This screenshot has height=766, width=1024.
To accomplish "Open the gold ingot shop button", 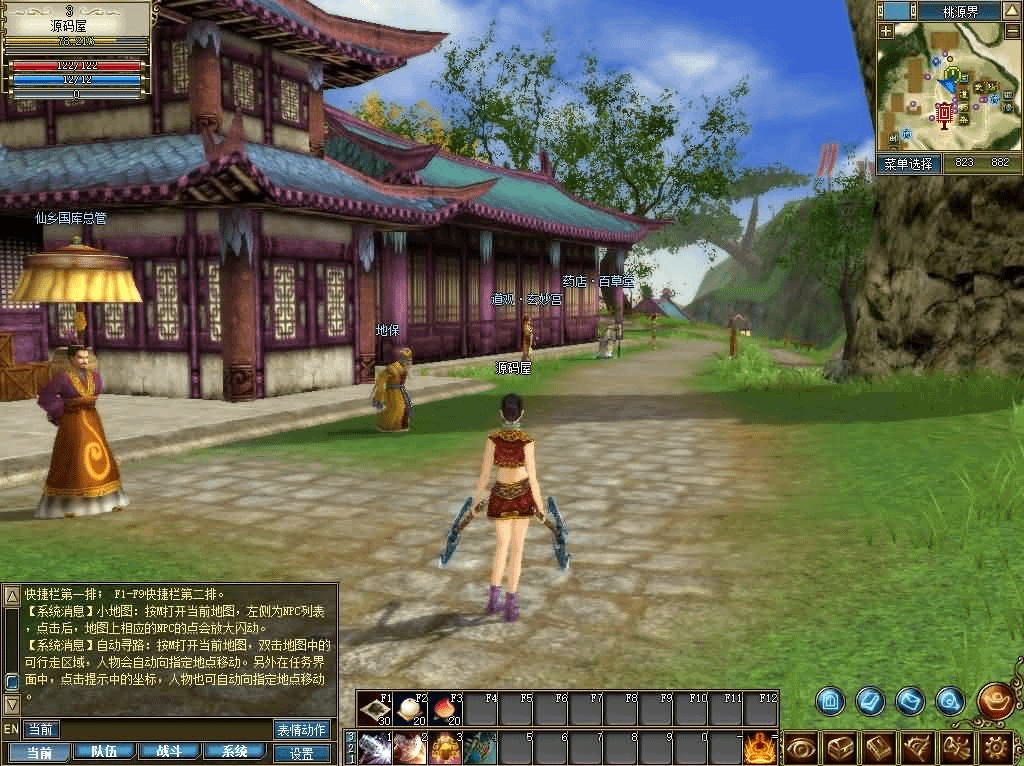I will tap(995, 699).
